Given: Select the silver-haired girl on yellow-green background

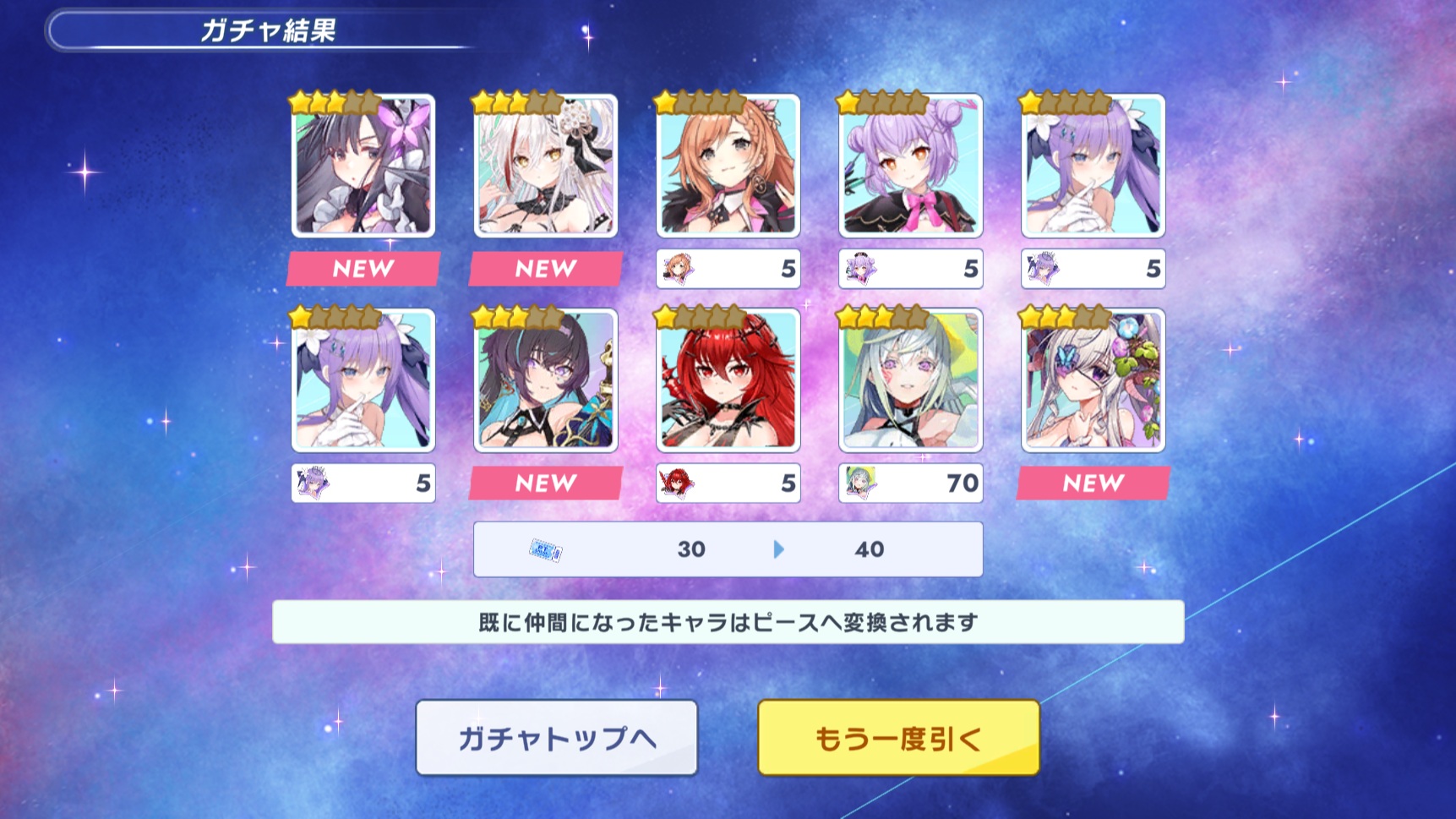Looking at the screenshot, I should point(910,380).
